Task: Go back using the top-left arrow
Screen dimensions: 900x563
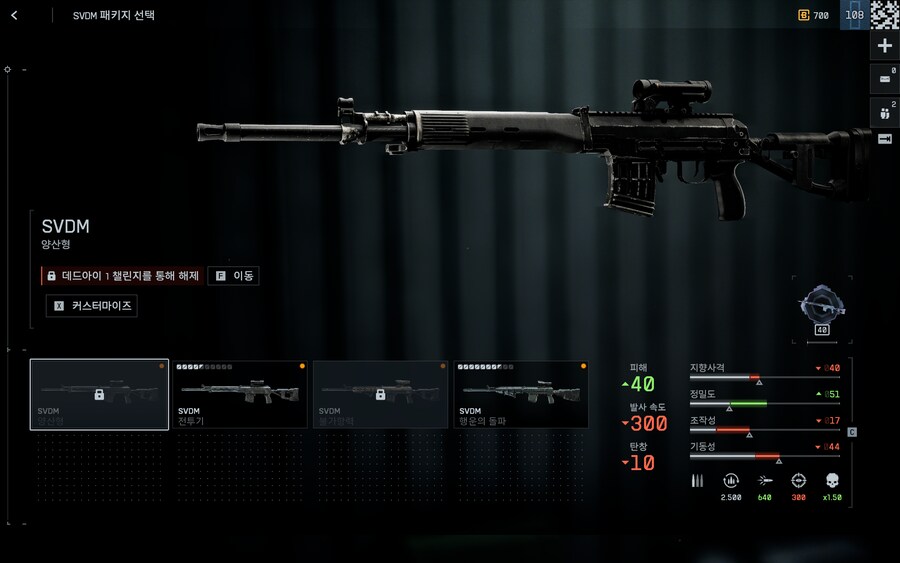Action: pyautogui.click(x=14, y=15)
